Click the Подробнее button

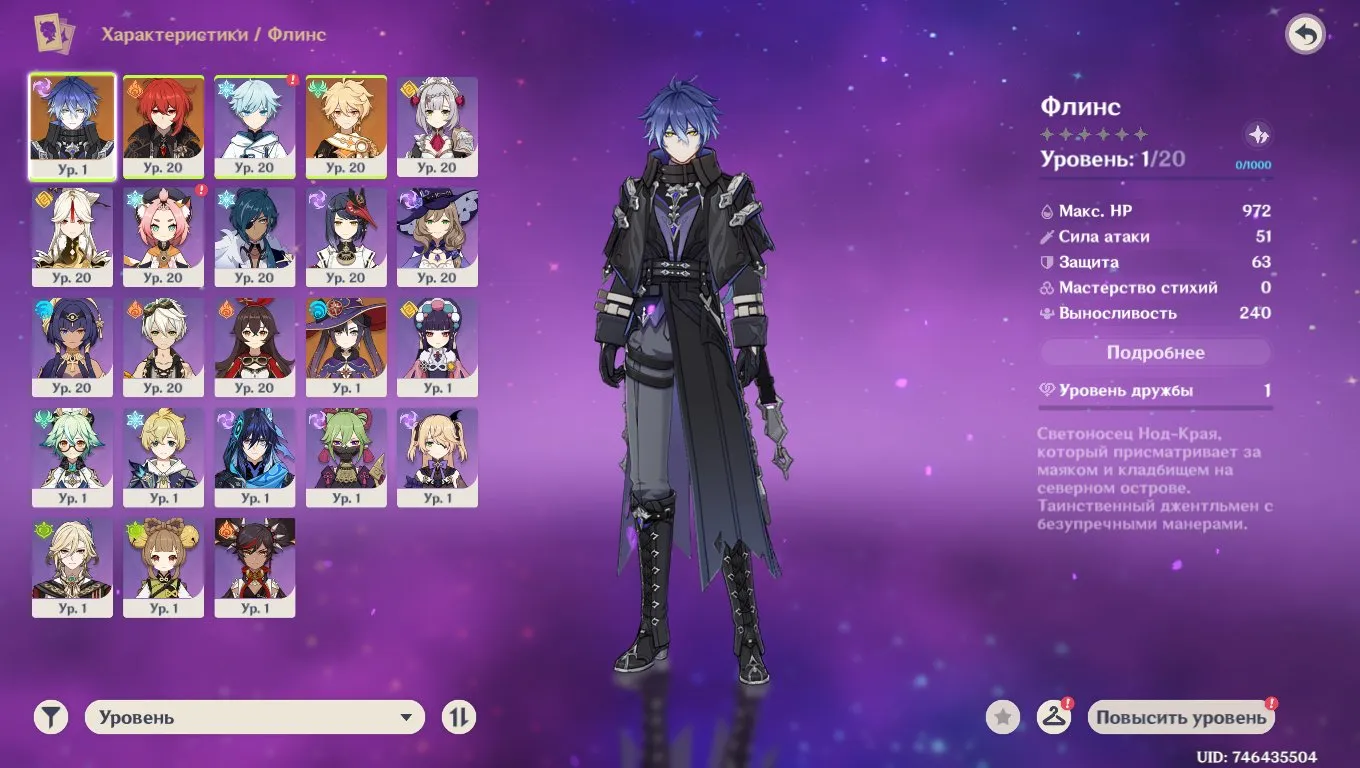click(x=1155, y=352)
